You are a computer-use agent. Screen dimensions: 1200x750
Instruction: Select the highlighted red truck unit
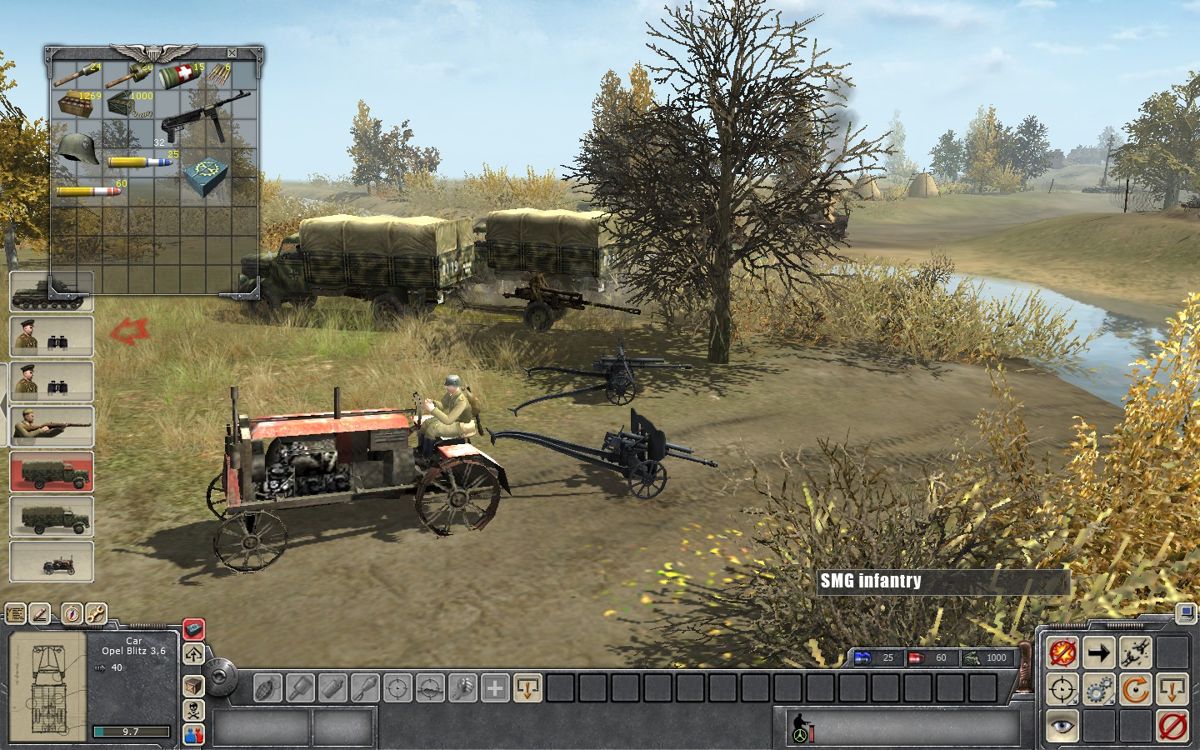[x=52, y=471]
